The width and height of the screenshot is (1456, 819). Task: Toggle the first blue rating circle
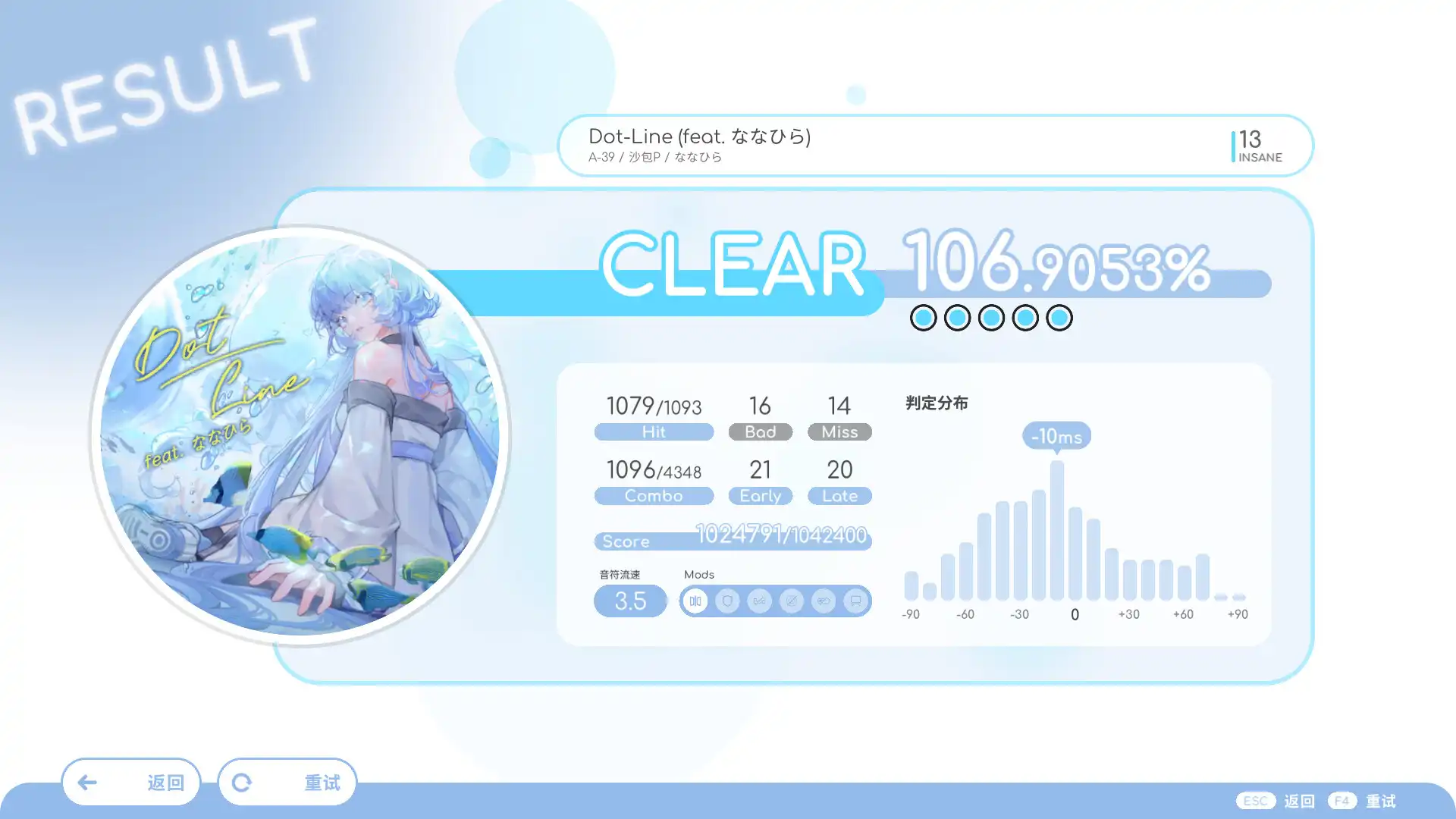click(x=922, y=318)
